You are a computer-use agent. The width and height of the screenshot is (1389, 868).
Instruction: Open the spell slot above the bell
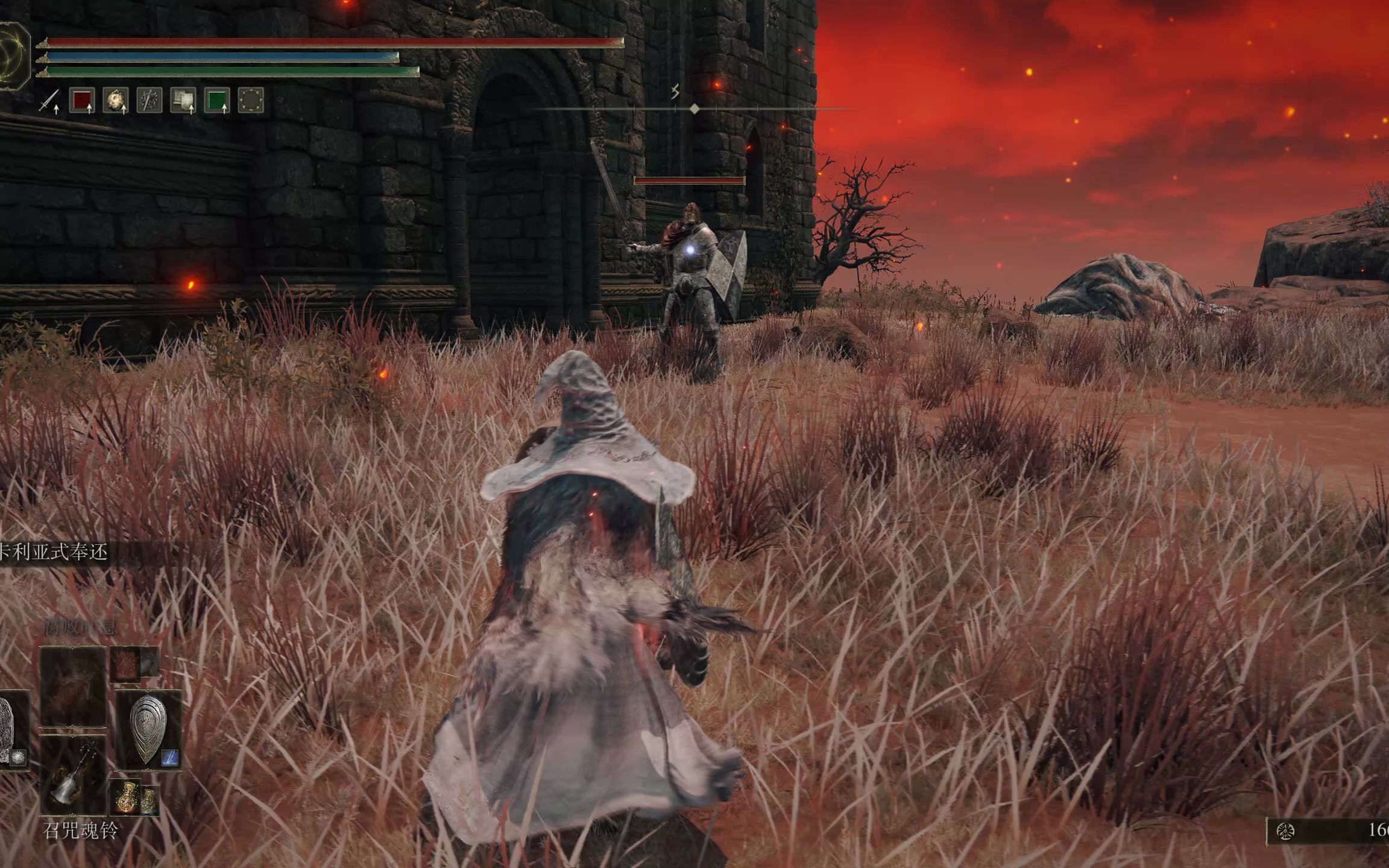click(73, 687)
